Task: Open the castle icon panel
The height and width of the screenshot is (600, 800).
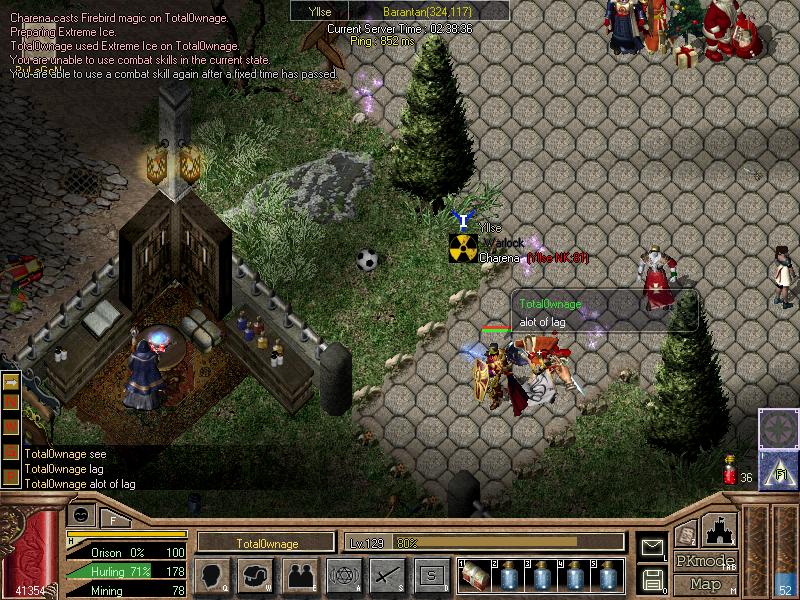Action: pos(721,528)
